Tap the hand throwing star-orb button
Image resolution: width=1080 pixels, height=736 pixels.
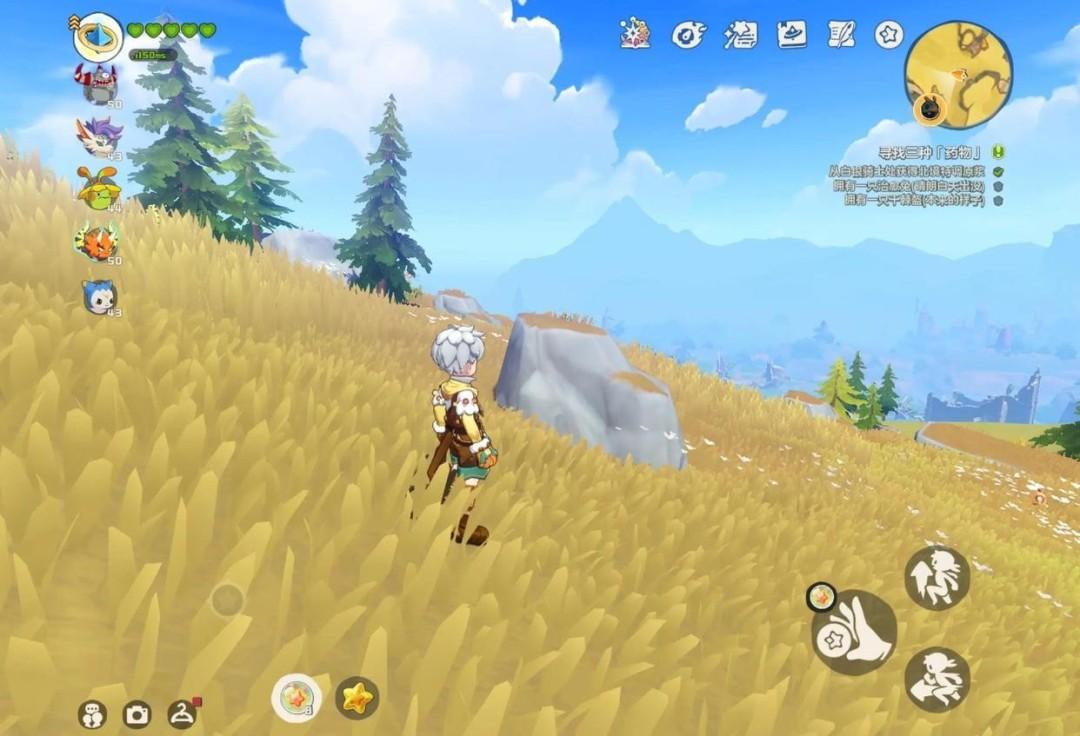[x=855, y=632]
